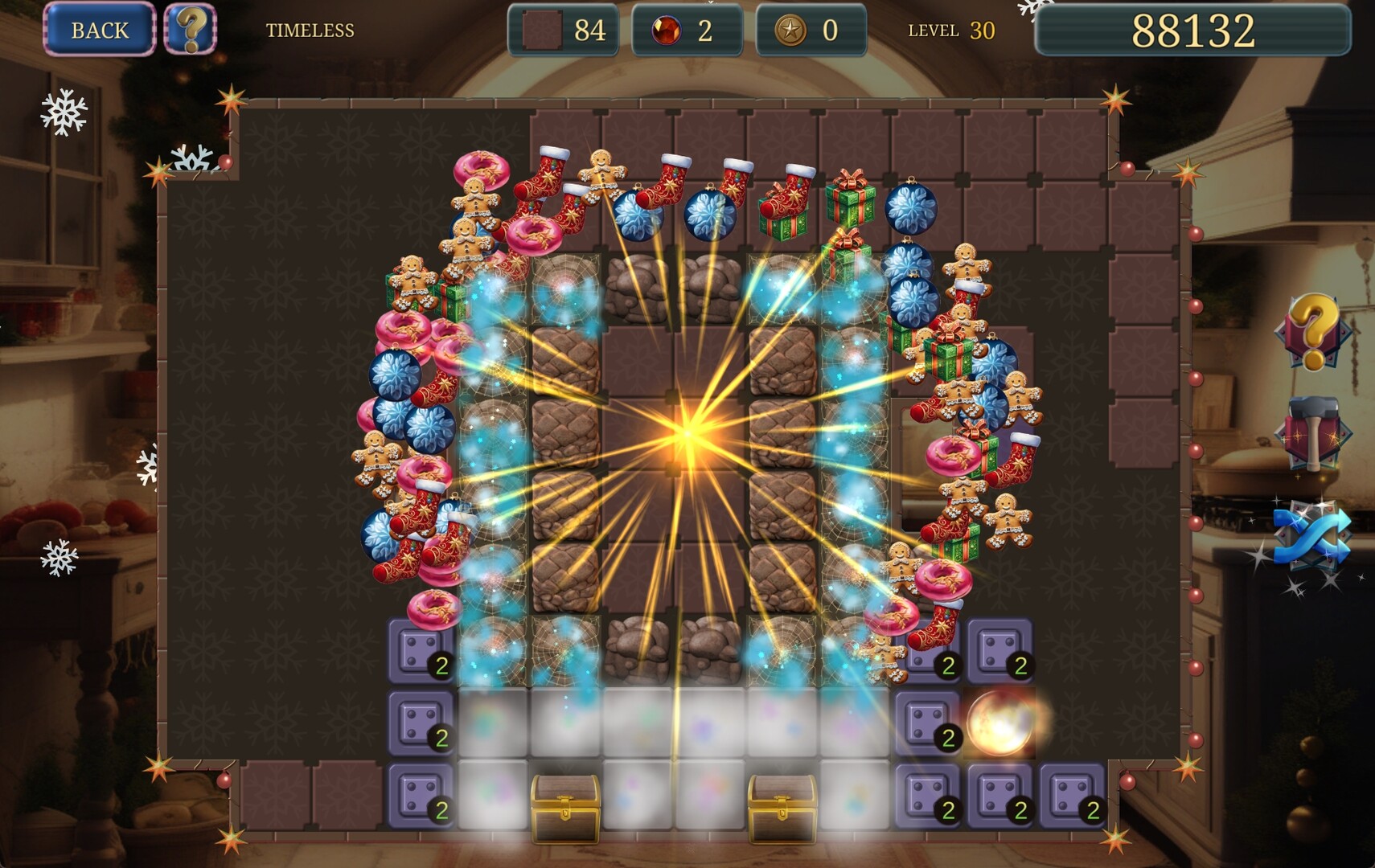
Task: Click a pink donut piece on the board
Action: point(488,173)
